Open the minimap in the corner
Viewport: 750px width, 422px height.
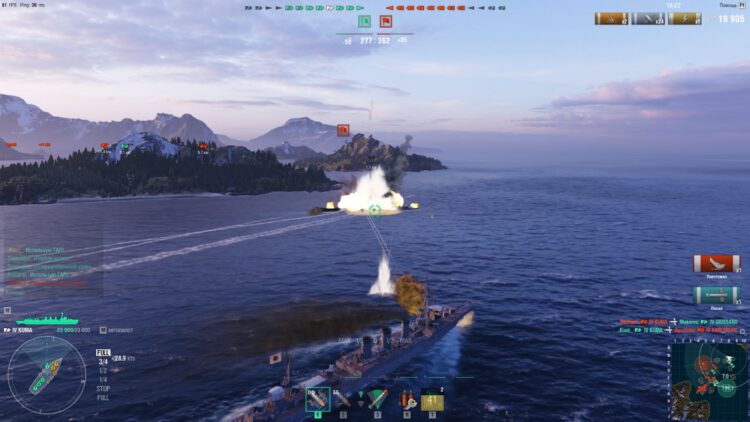click(708, 380)
